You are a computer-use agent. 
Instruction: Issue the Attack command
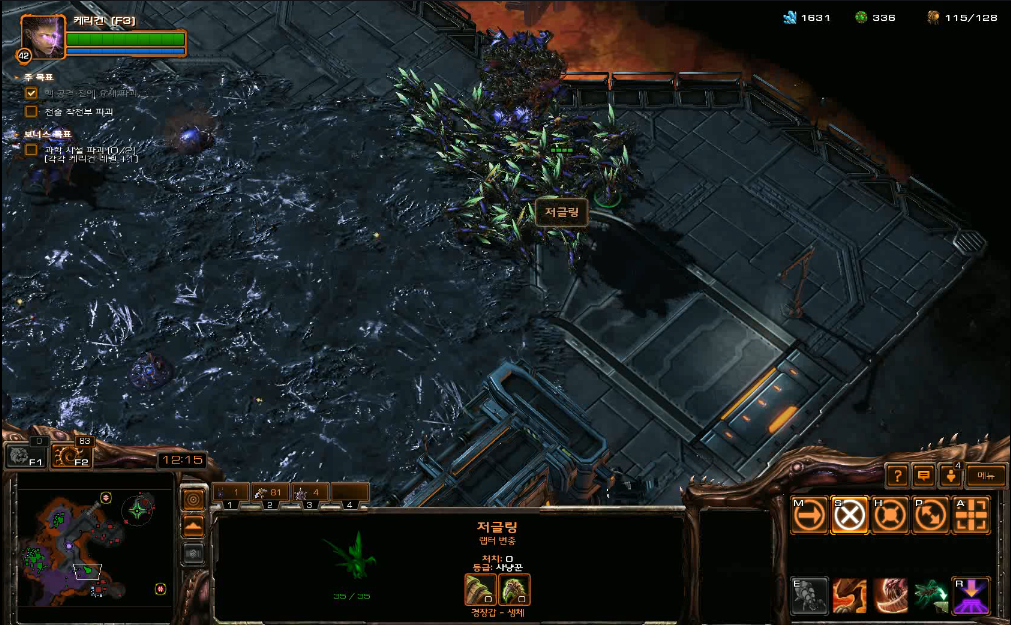tap(971, 514)
